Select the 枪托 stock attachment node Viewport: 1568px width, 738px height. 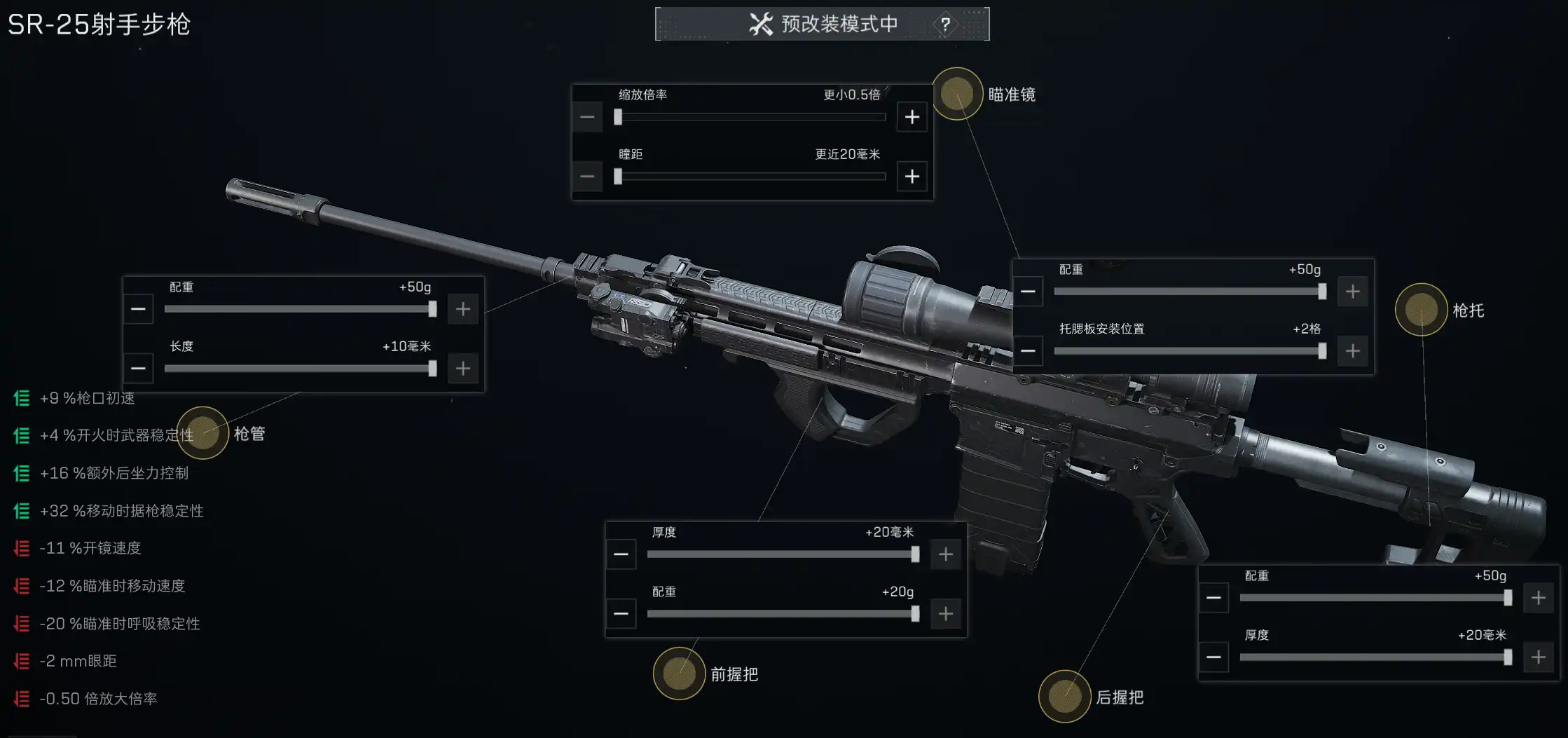tap(1421, 310)
